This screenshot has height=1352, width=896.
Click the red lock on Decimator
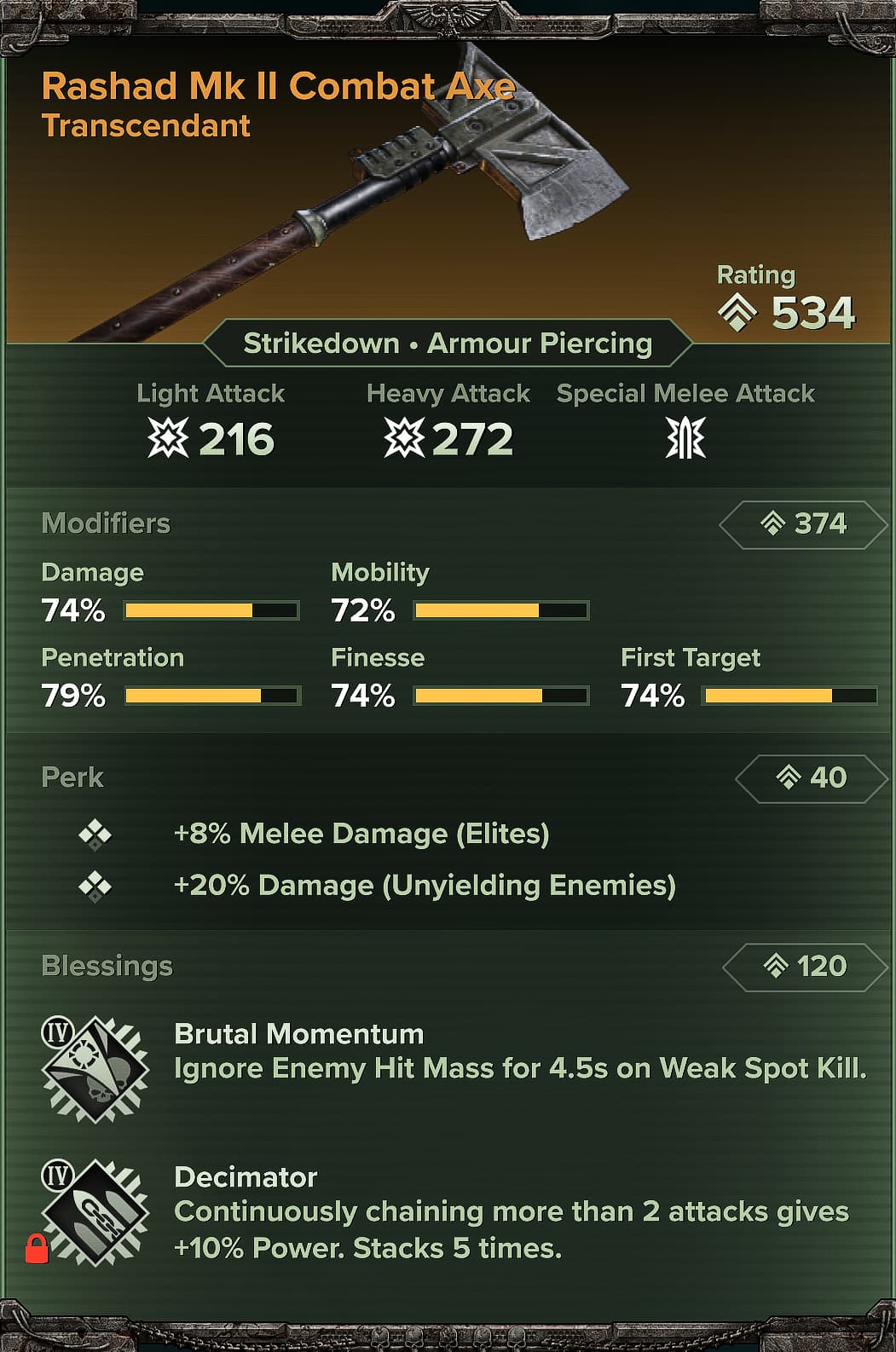pos(37,1250)
